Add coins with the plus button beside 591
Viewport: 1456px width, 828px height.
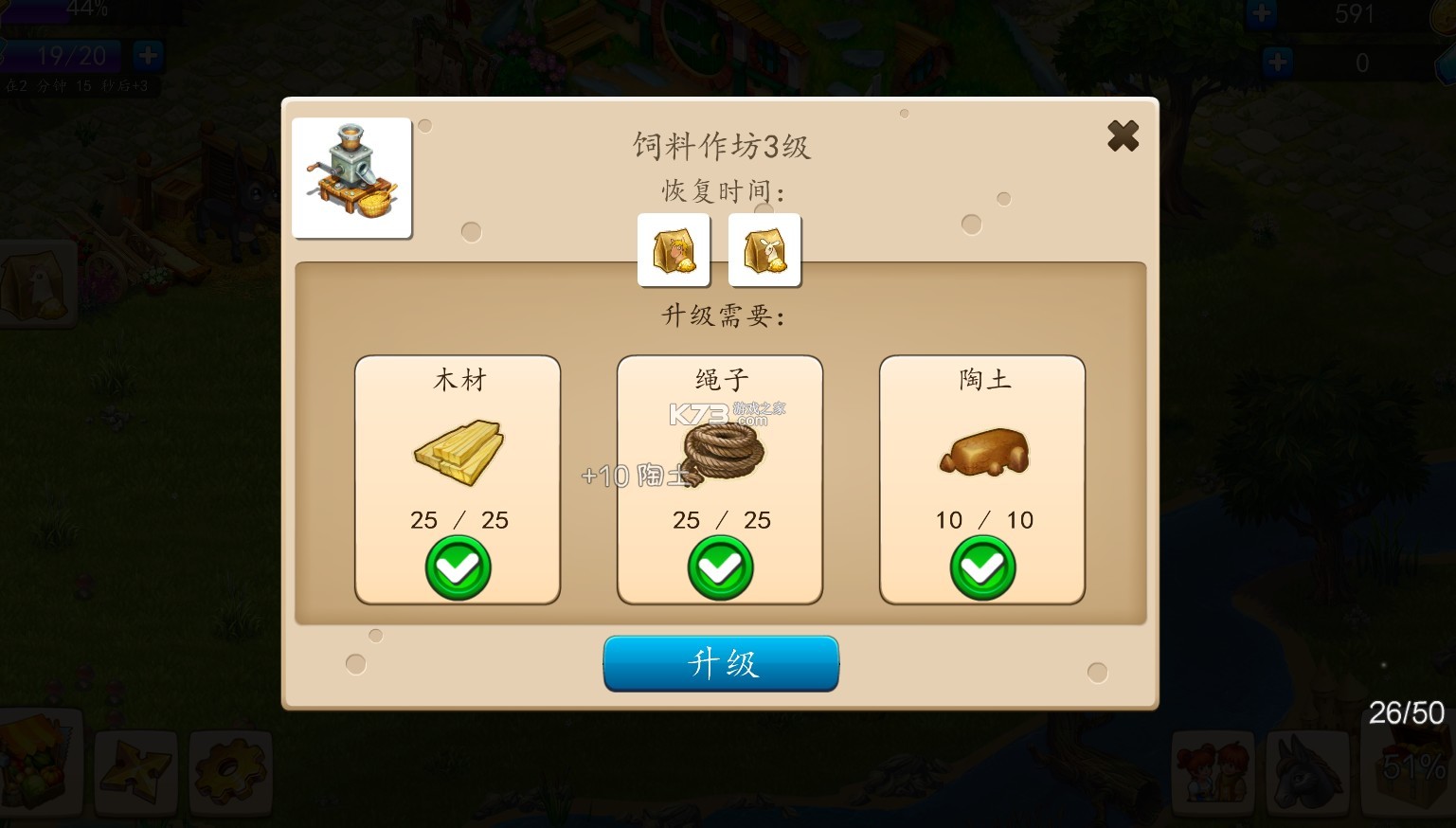coord(1261,13)
